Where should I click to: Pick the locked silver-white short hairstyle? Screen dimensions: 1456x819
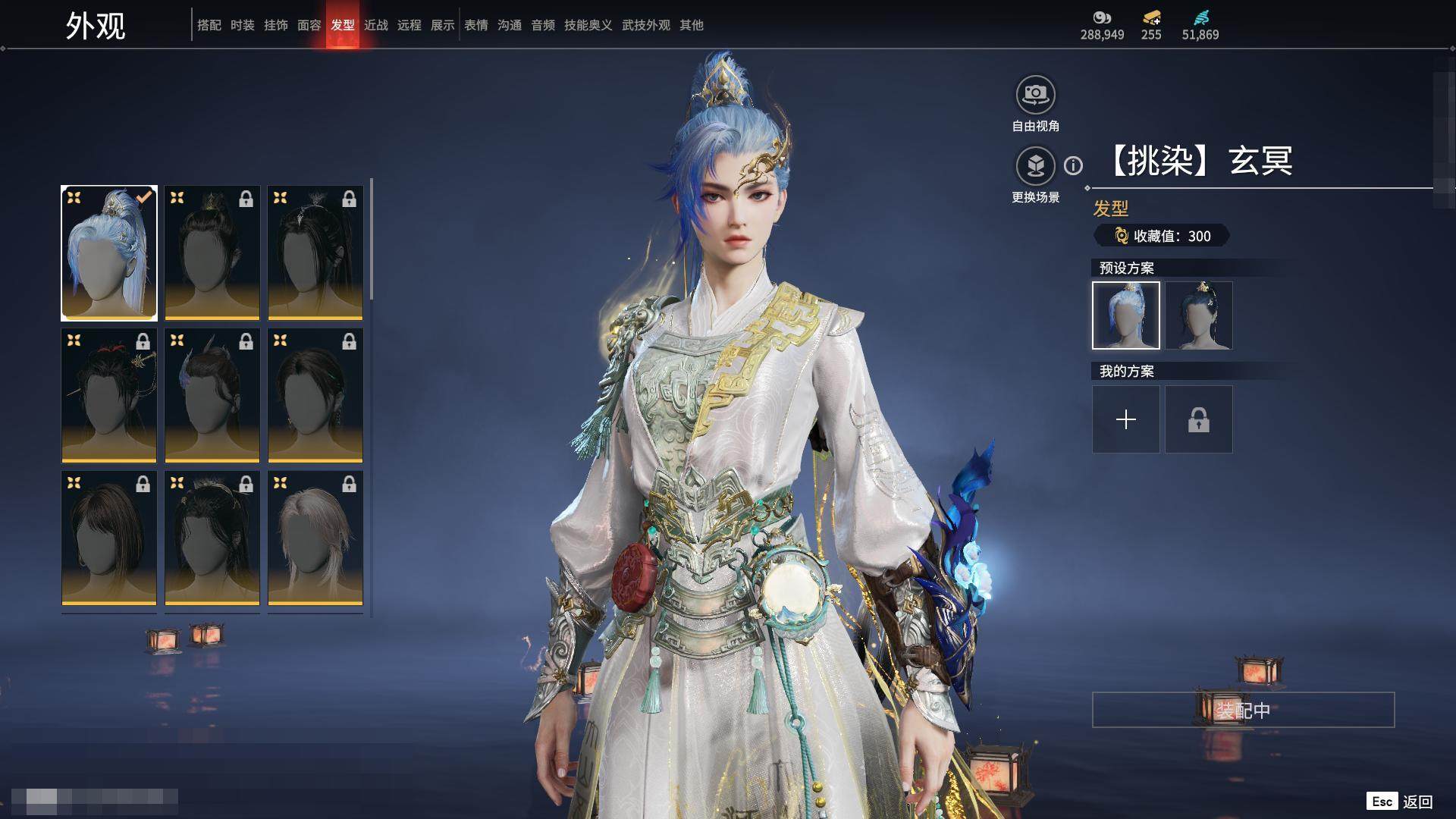click(x=315, y=538)
